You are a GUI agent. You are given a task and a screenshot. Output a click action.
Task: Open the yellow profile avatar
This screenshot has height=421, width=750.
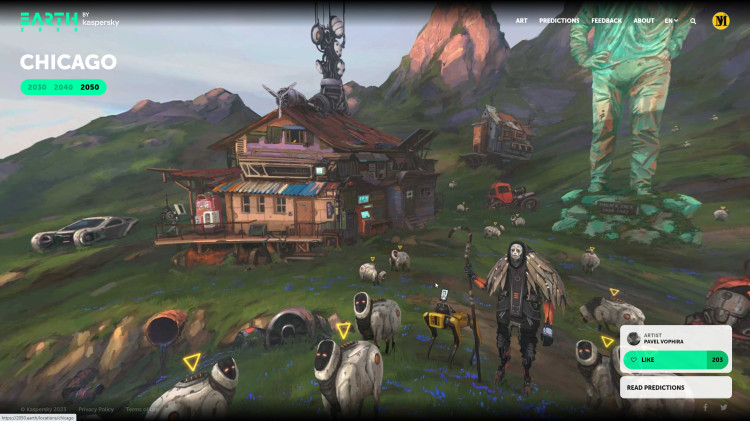tap(721, 20)
